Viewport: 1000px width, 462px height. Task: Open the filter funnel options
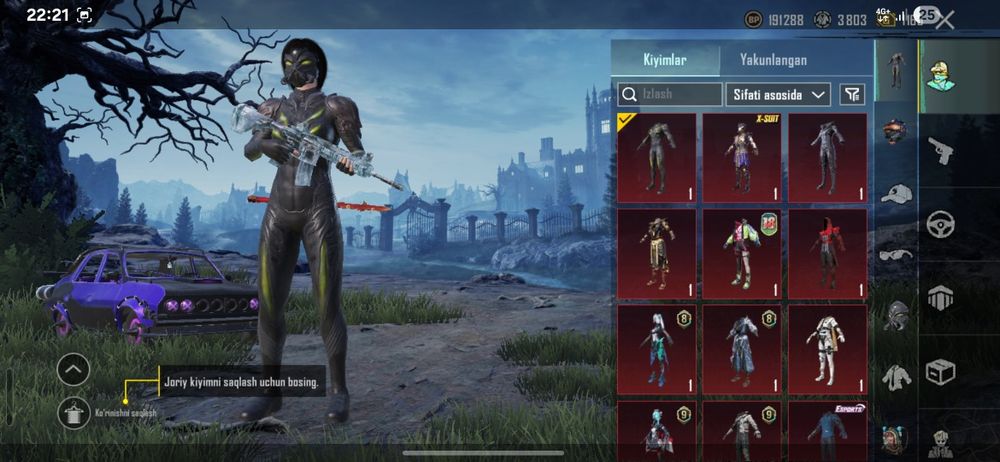pos(852,94)
